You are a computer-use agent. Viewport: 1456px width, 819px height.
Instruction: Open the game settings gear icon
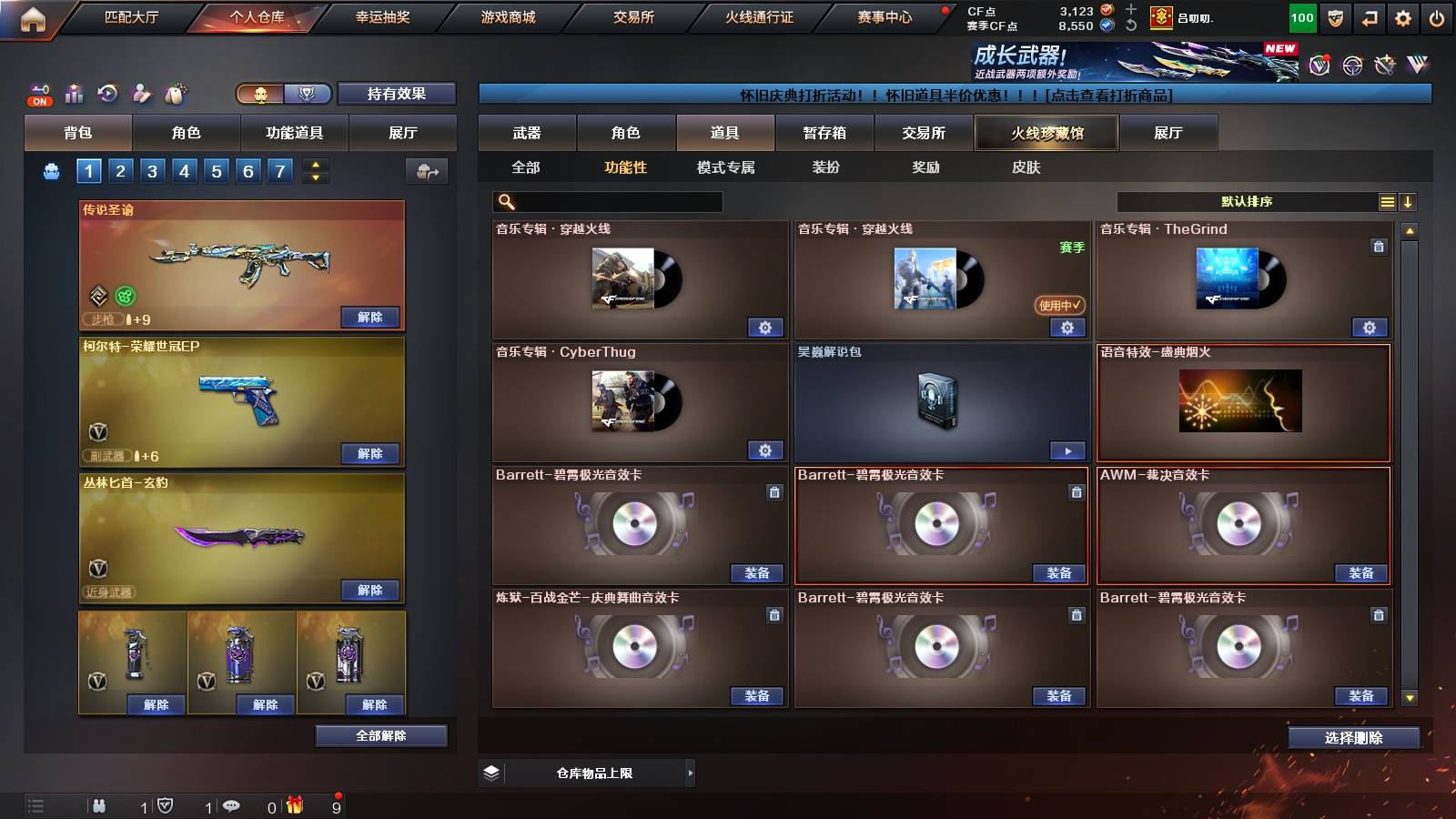pyautogui.click(x=1401, y=16)
